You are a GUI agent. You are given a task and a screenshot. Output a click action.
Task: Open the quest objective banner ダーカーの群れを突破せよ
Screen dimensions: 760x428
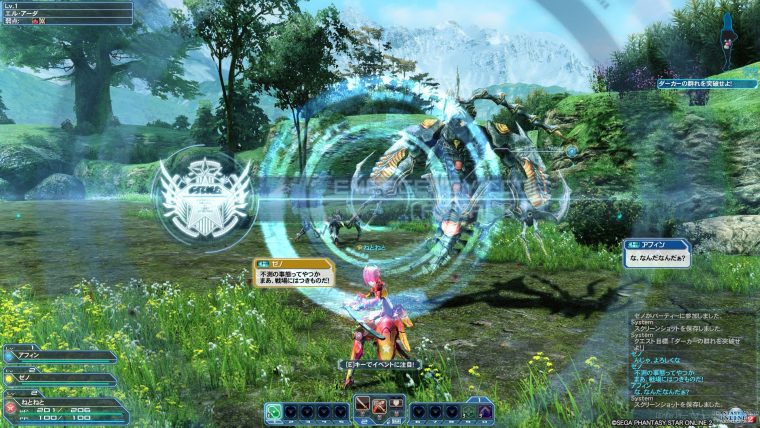pos(706,84)
